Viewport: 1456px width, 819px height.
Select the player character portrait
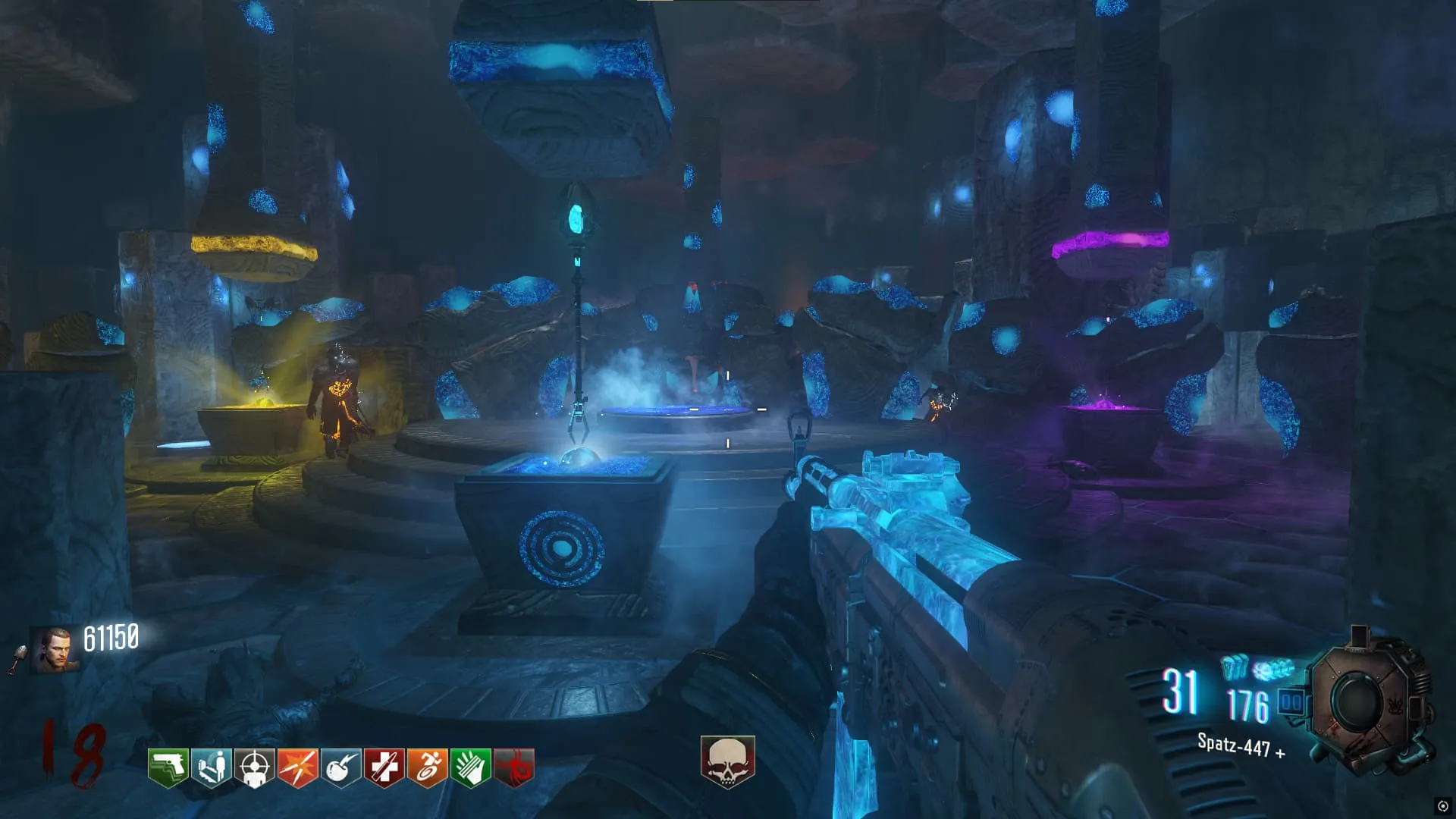click(55, 650)
